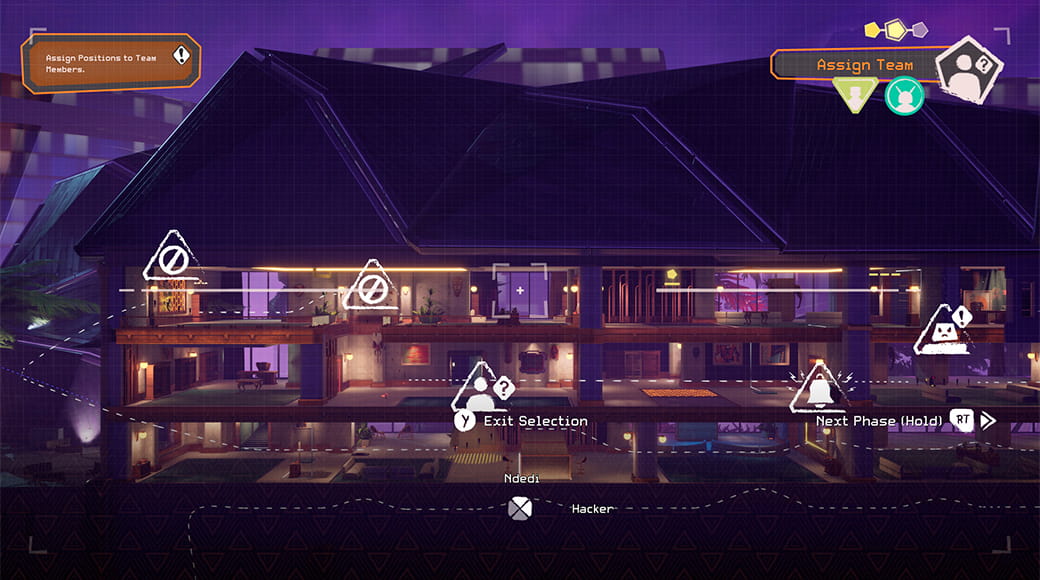Select the angry face alert map marker

pyautogui.click(x=944, y=331)
